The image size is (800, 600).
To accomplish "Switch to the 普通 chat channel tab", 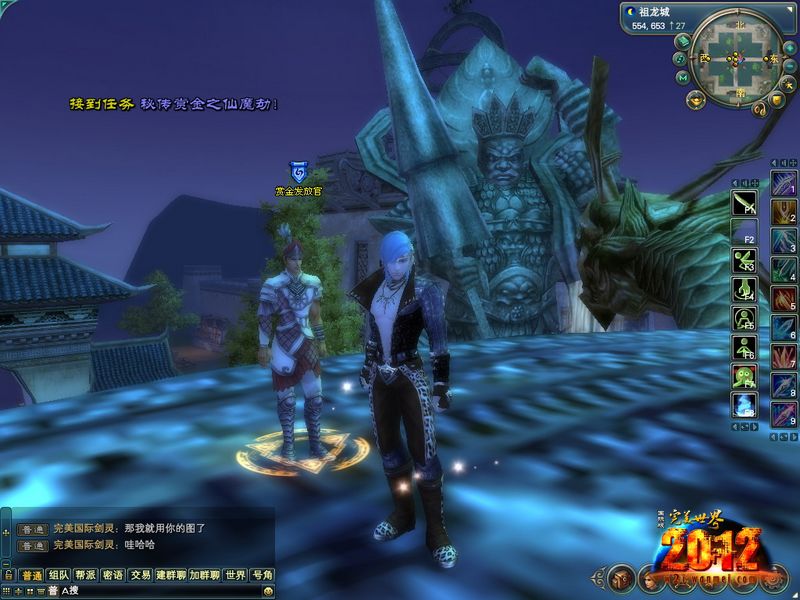I will 33,576.
